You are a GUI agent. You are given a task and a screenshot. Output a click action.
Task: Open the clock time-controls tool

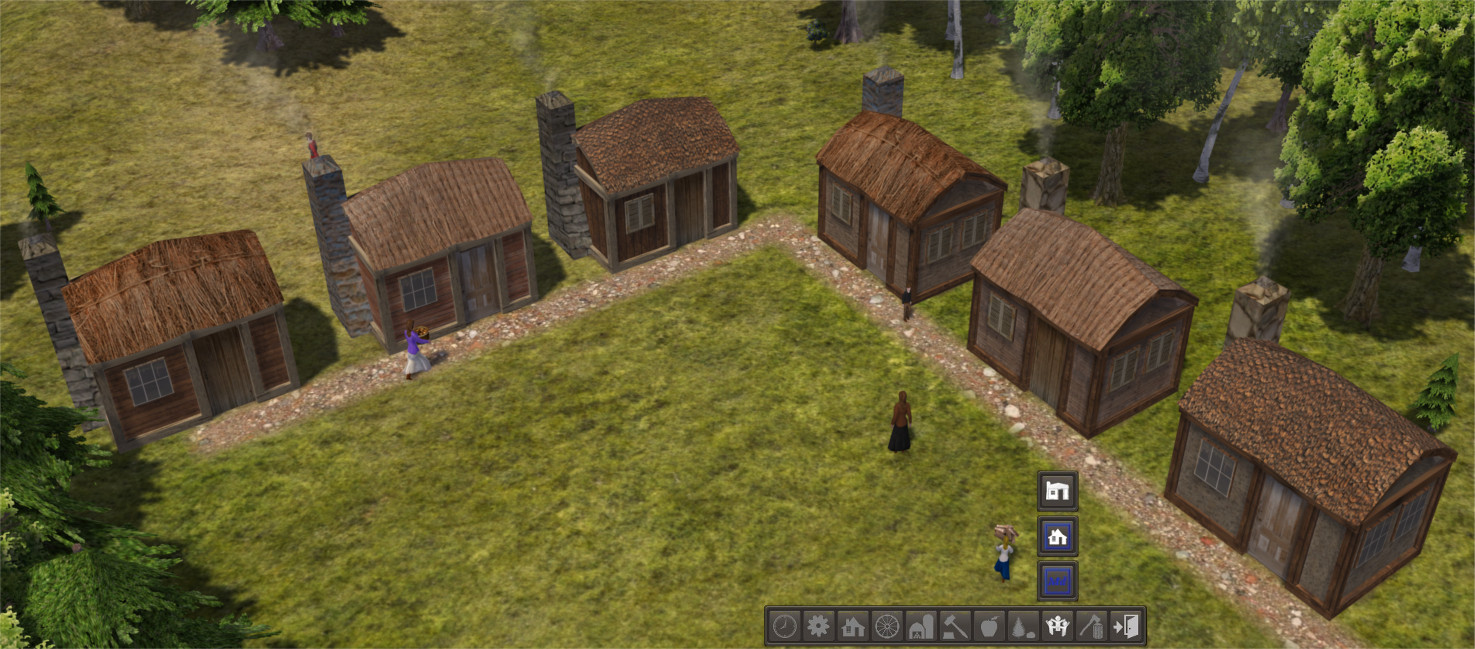tap(785, 627)
